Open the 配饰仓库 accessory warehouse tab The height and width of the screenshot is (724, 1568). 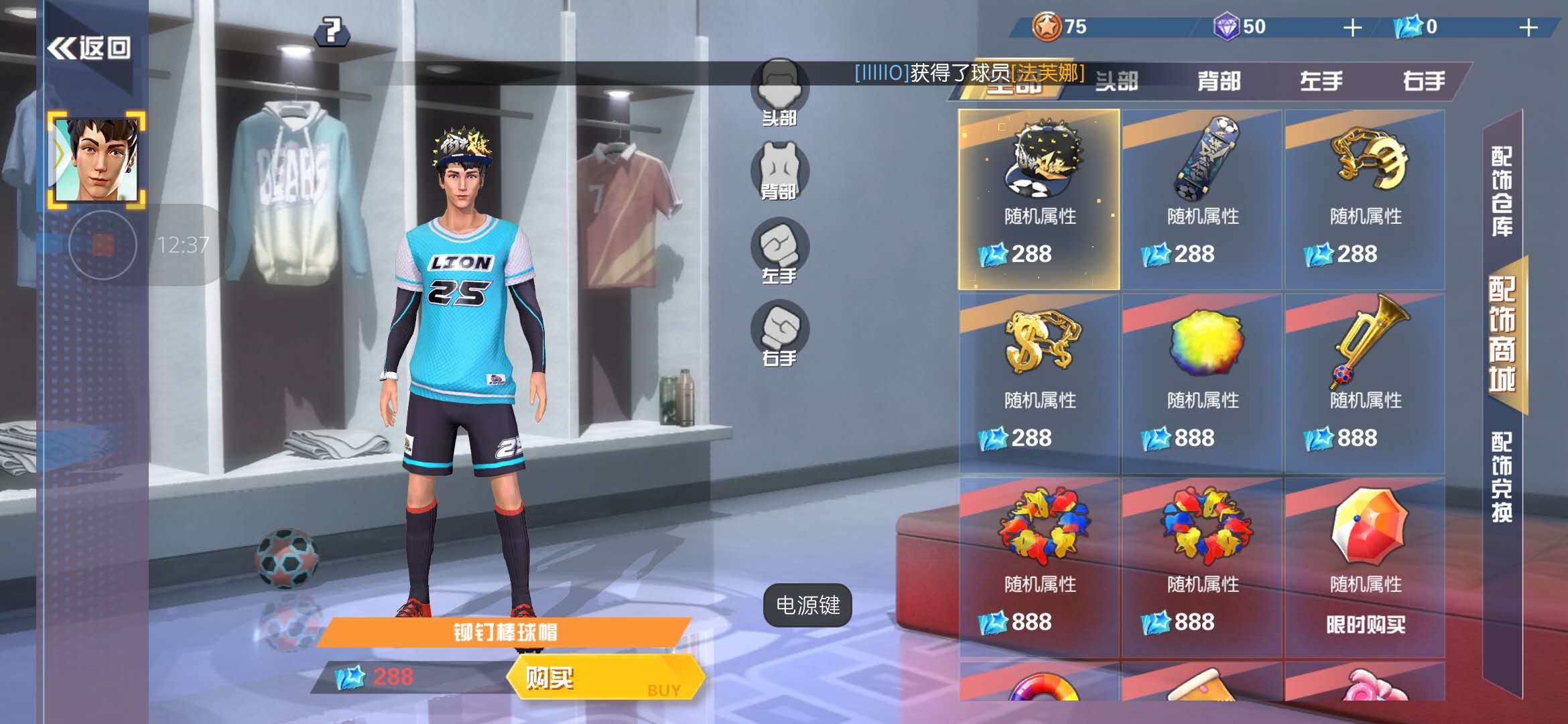coord(1502,192)
